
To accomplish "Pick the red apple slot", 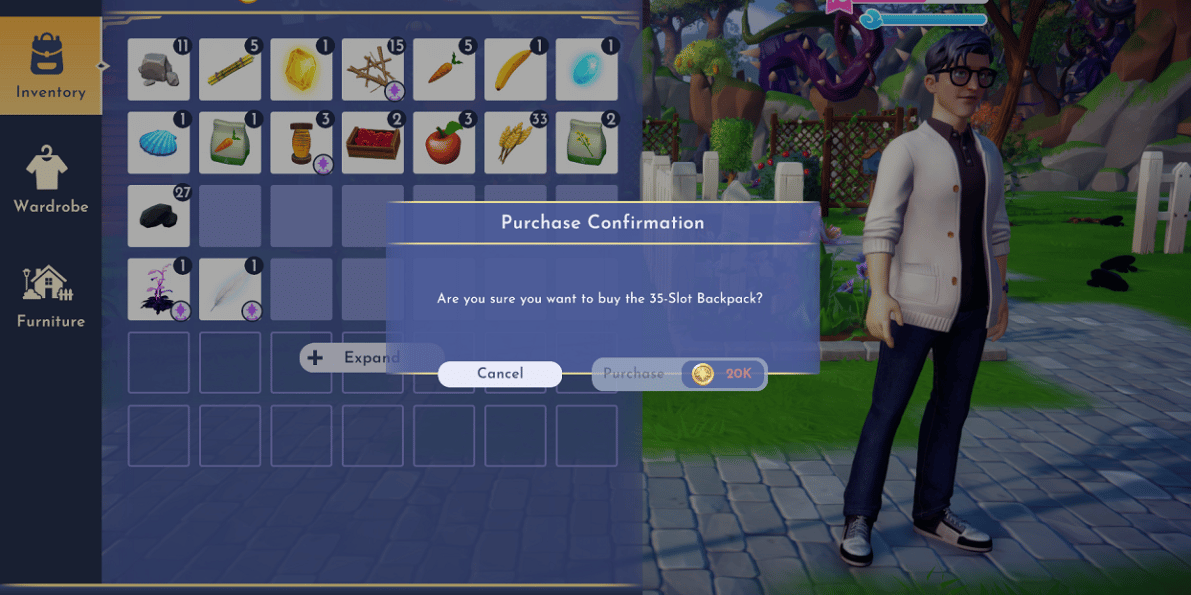I will click(x=444, y=143).
